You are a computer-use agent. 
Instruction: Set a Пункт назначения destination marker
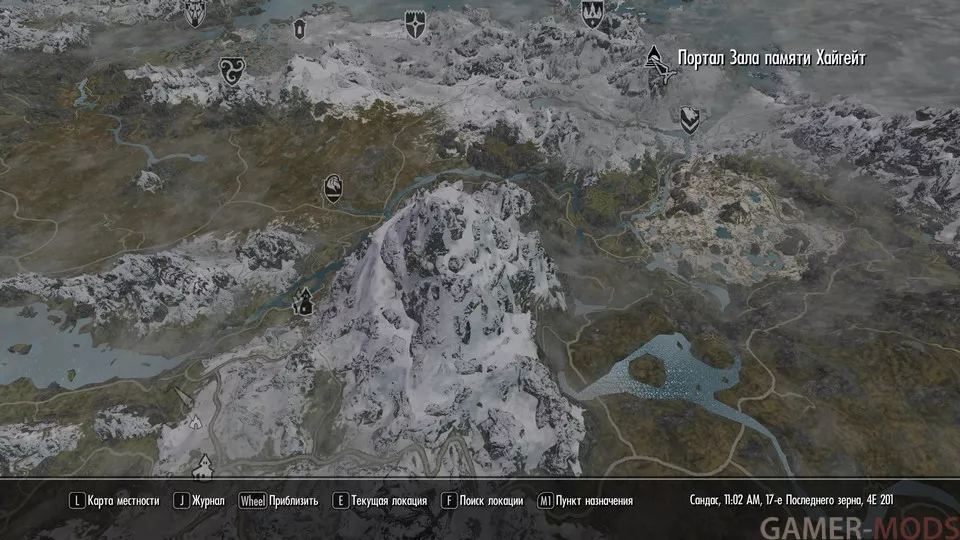[x=585, y=501]
